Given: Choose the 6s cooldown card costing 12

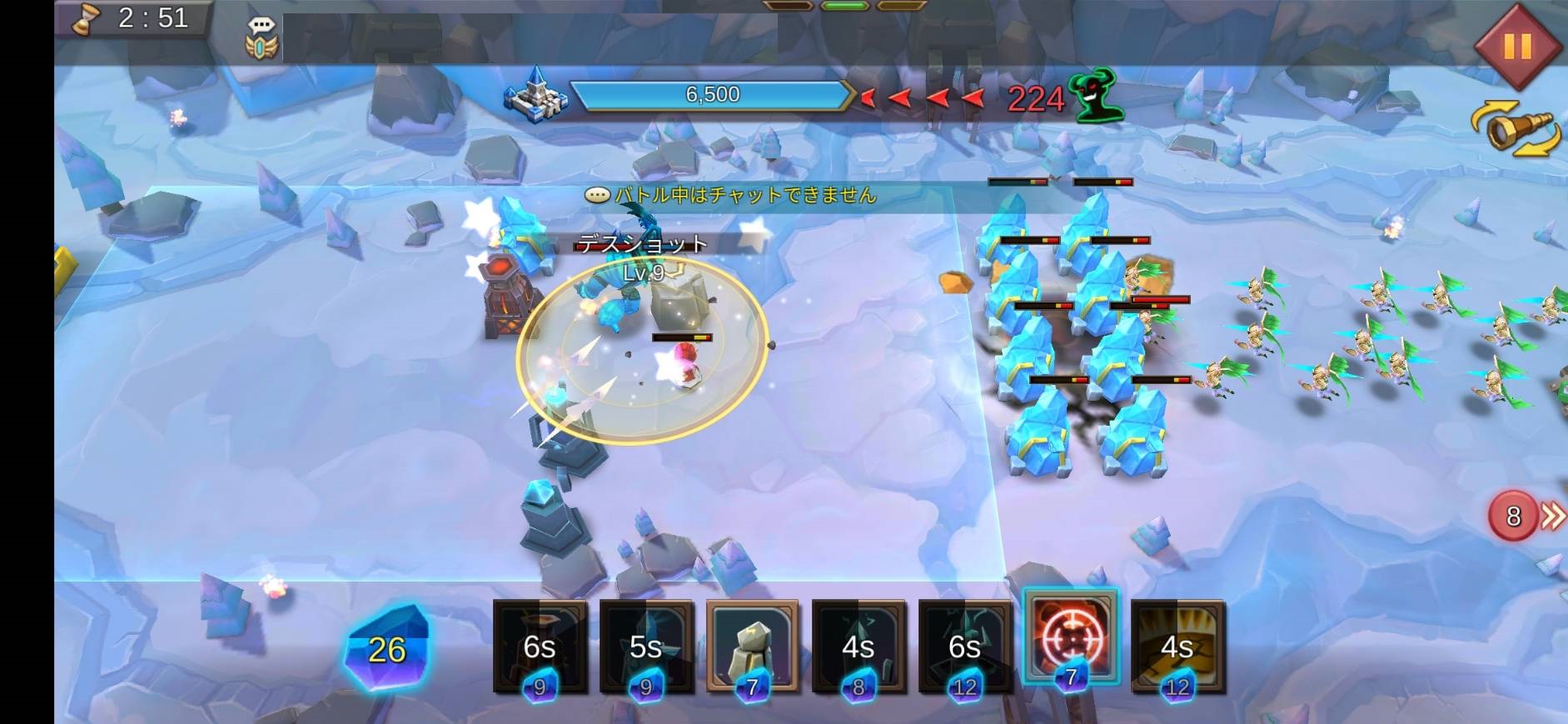Looking at the screenshot, I should point(965,647).
